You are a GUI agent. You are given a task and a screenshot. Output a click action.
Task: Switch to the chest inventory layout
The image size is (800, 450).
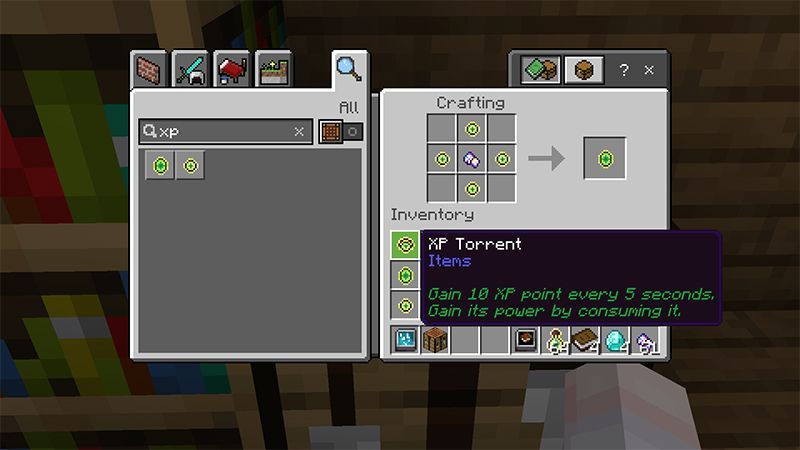(x=585, y=70)
